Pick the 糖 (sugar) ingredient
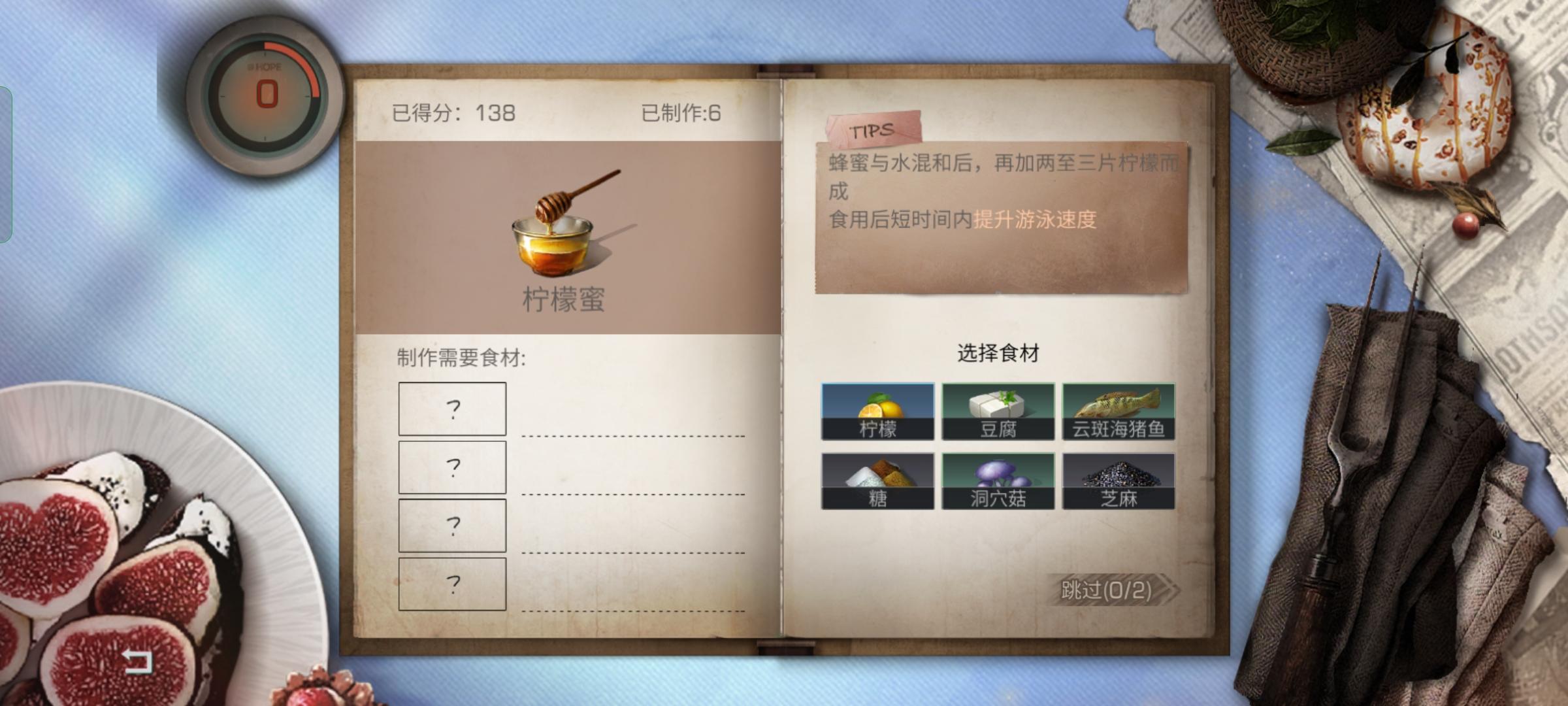 (x=879, y=480)
